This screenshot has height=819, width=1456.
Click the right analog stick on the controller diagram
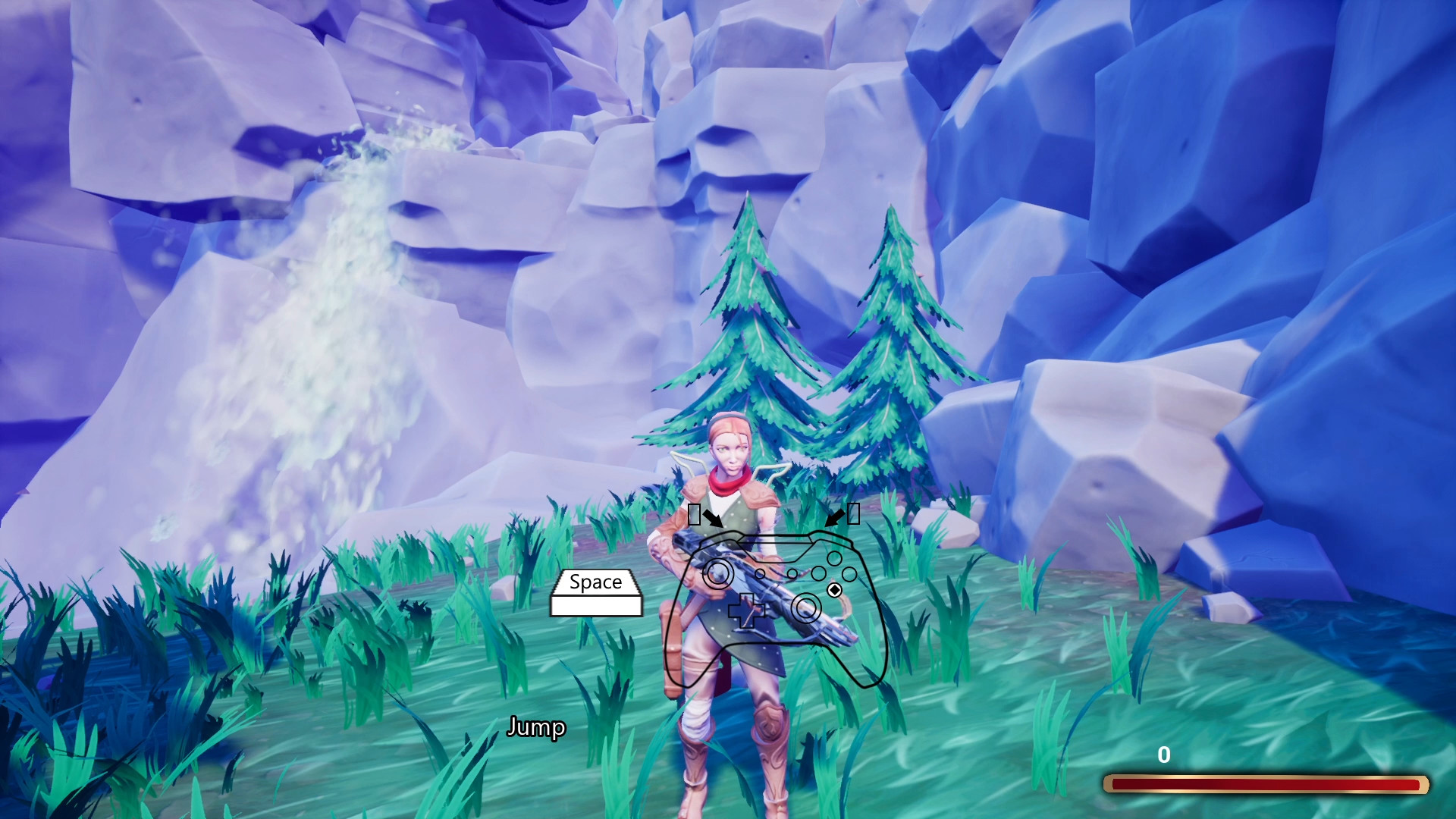coord(807,608)
